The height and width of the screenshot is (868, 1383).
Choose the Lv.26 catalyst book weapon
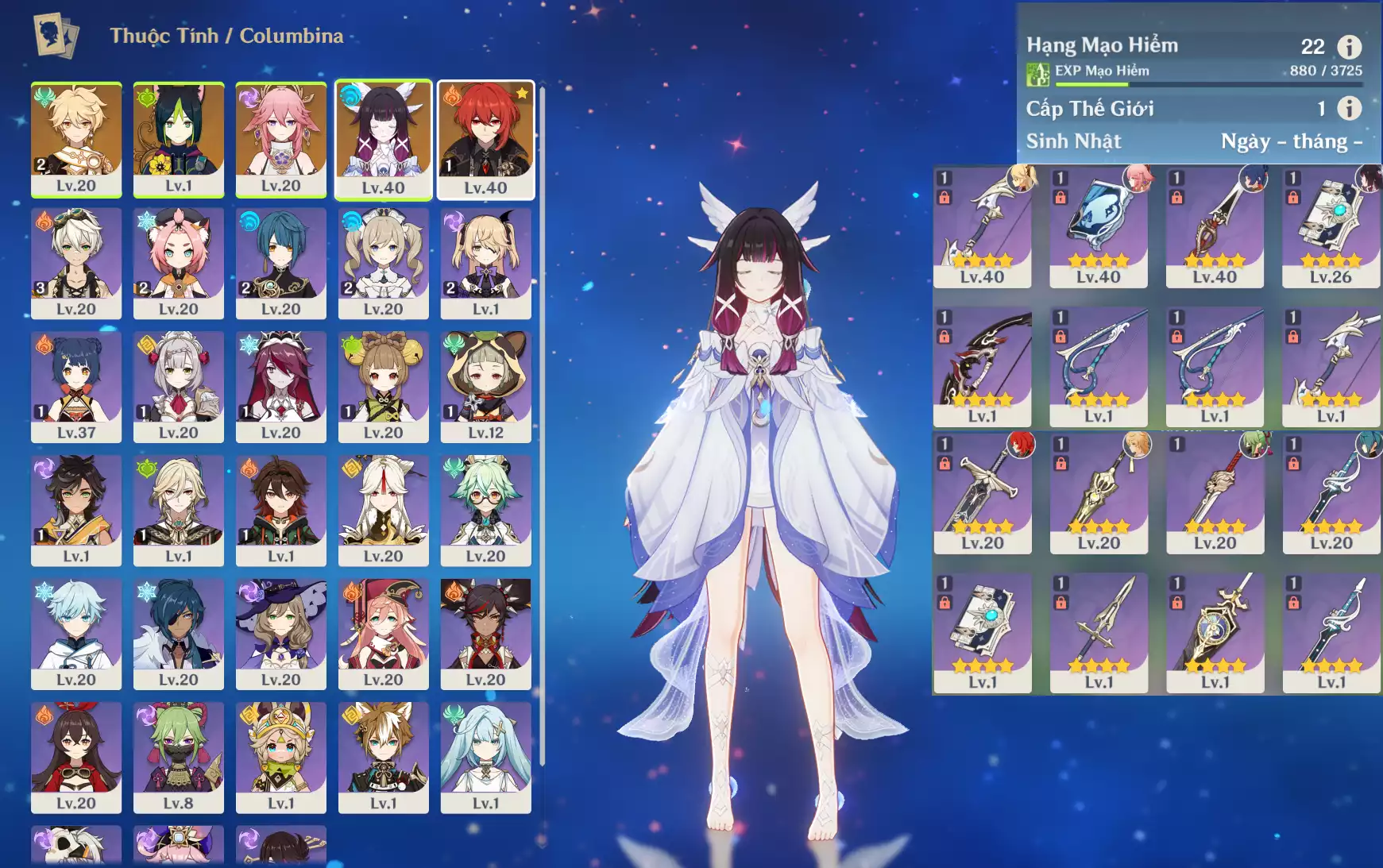tap(1331, 227)
